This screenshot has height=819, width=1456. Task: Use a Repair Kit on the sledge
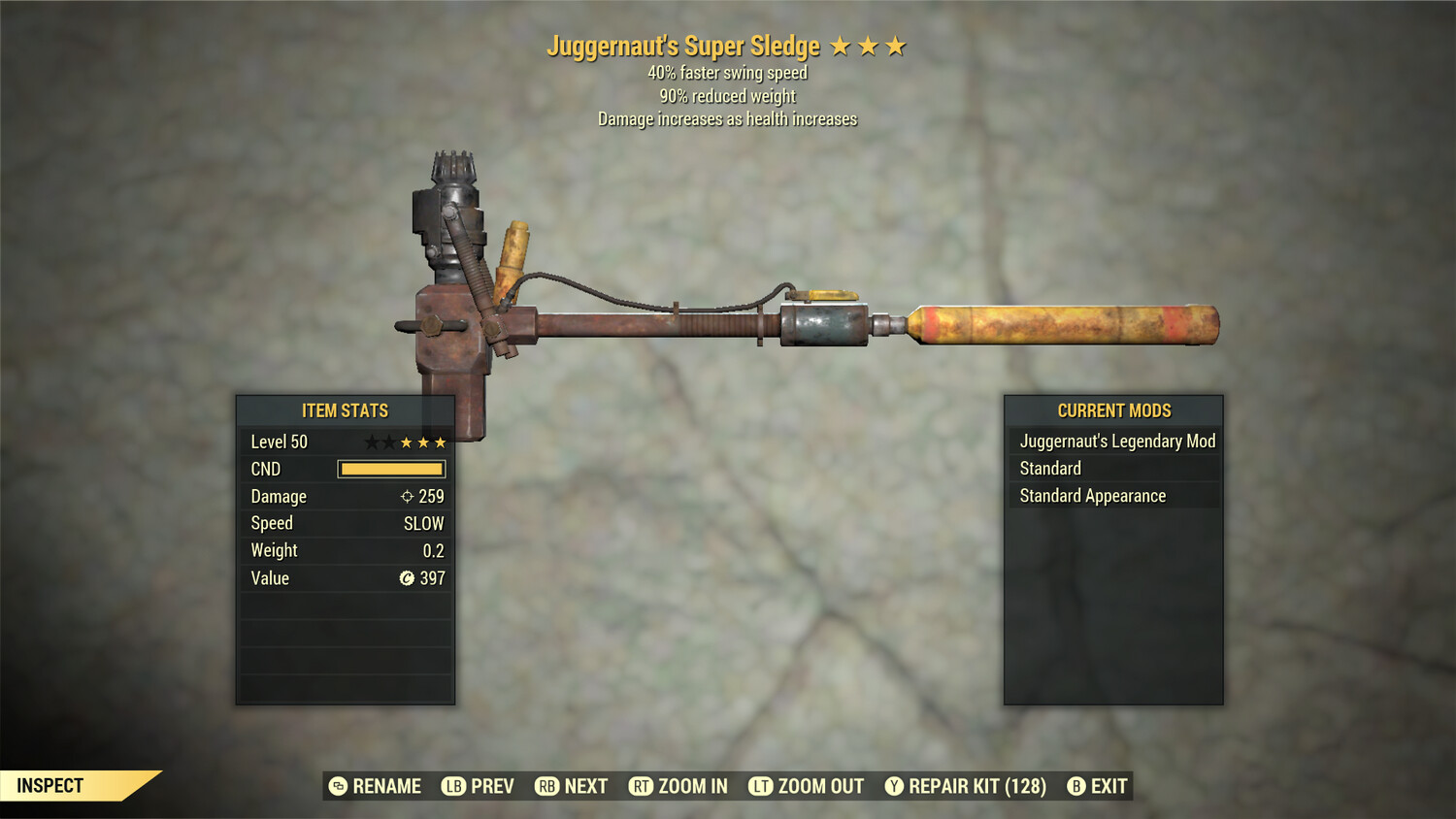point(966,786)
